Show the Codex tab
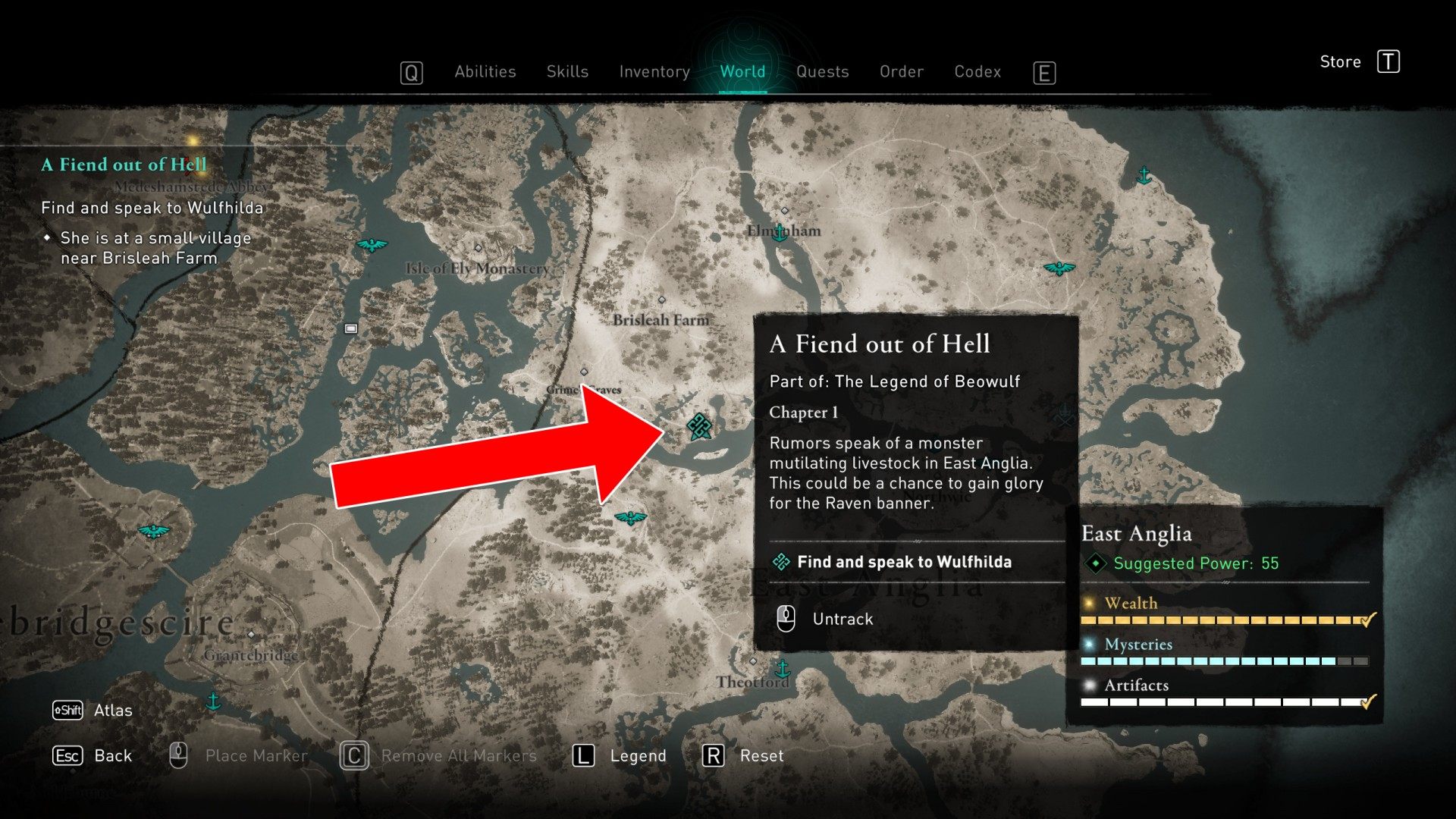This screenshot has height=819, width=1456. point(977,72)
